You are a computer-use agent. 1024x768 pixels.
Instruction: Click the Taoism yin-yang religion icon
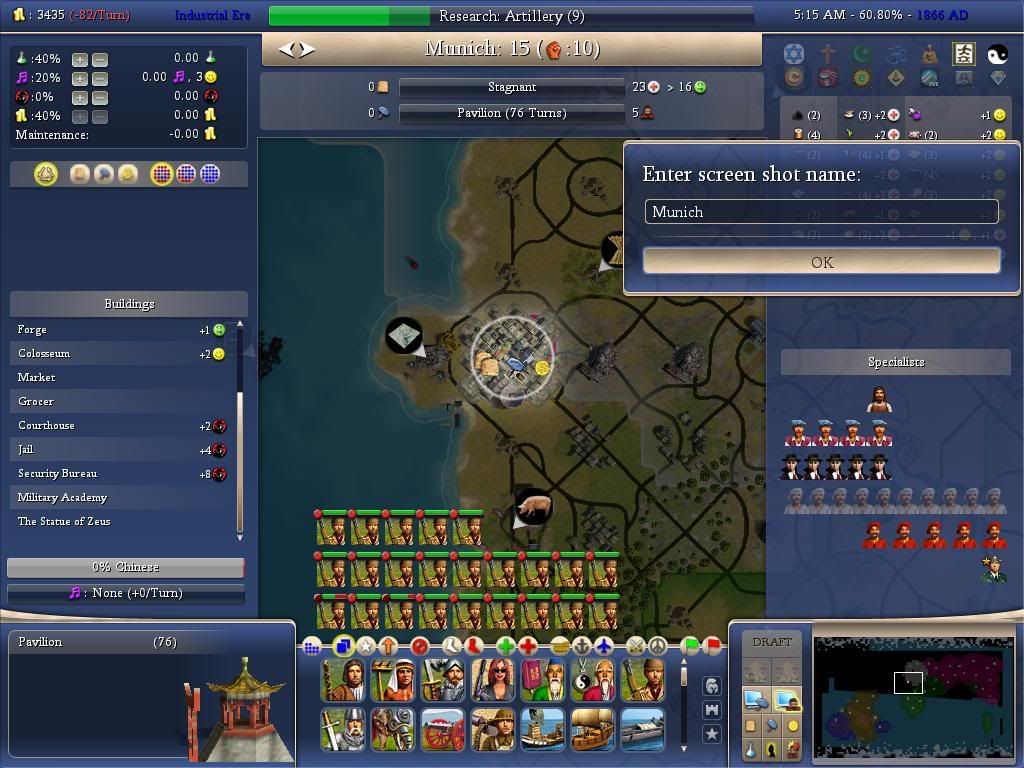[997, 54]
